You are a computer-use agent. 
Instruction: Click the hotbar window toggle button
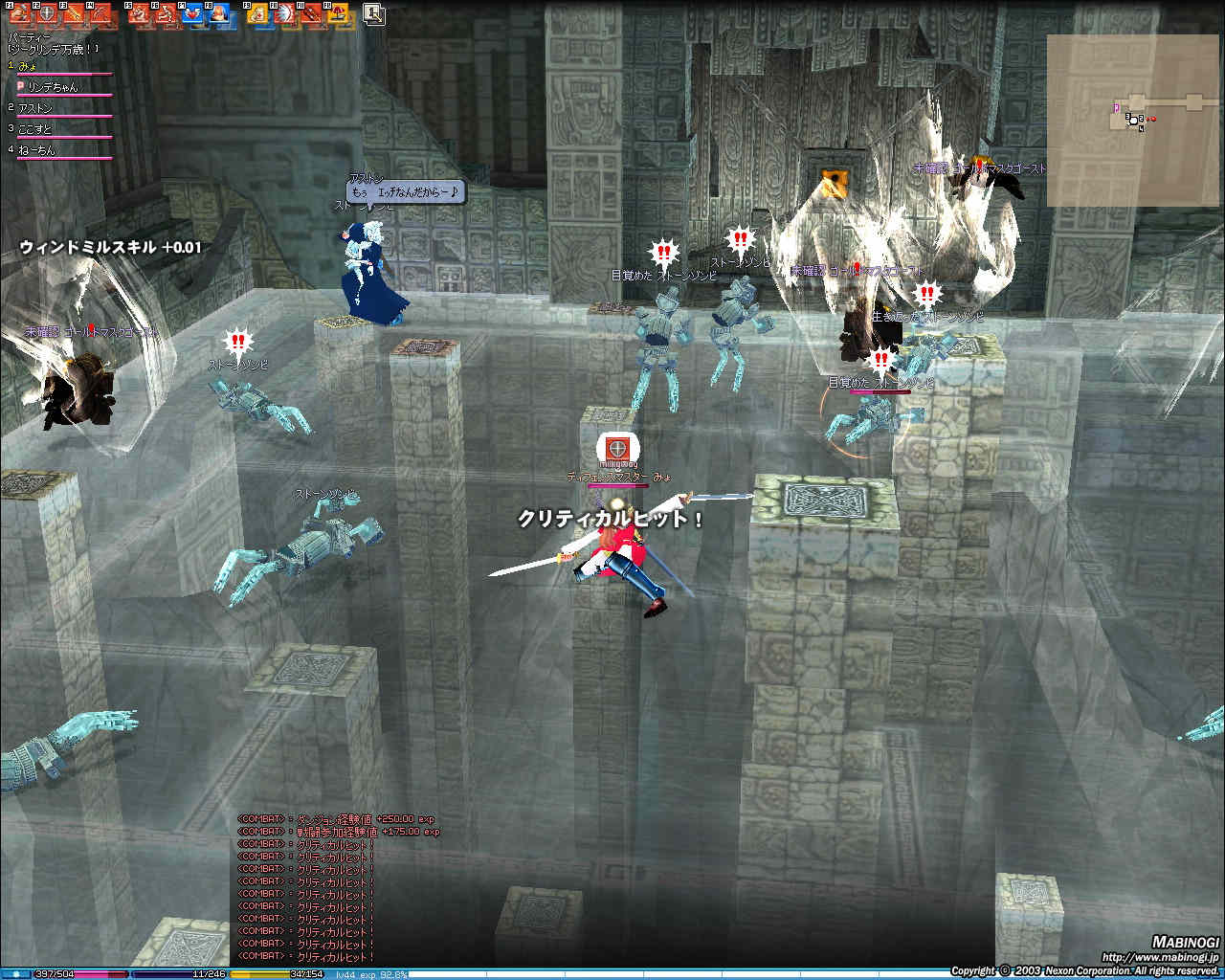(373, 13)
